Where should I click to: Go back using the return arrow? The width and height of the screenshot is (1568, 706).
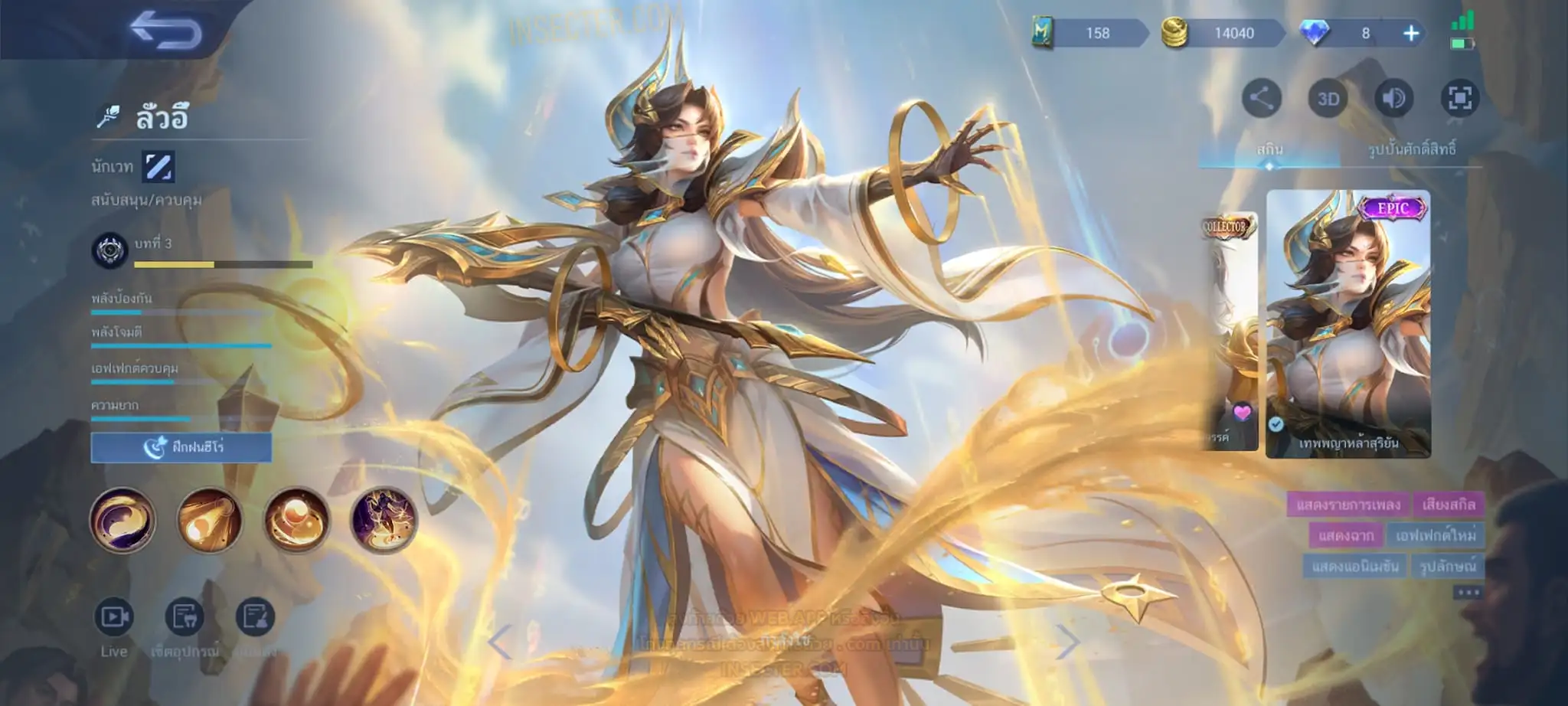pyautogui.click(x=165, y=31)
